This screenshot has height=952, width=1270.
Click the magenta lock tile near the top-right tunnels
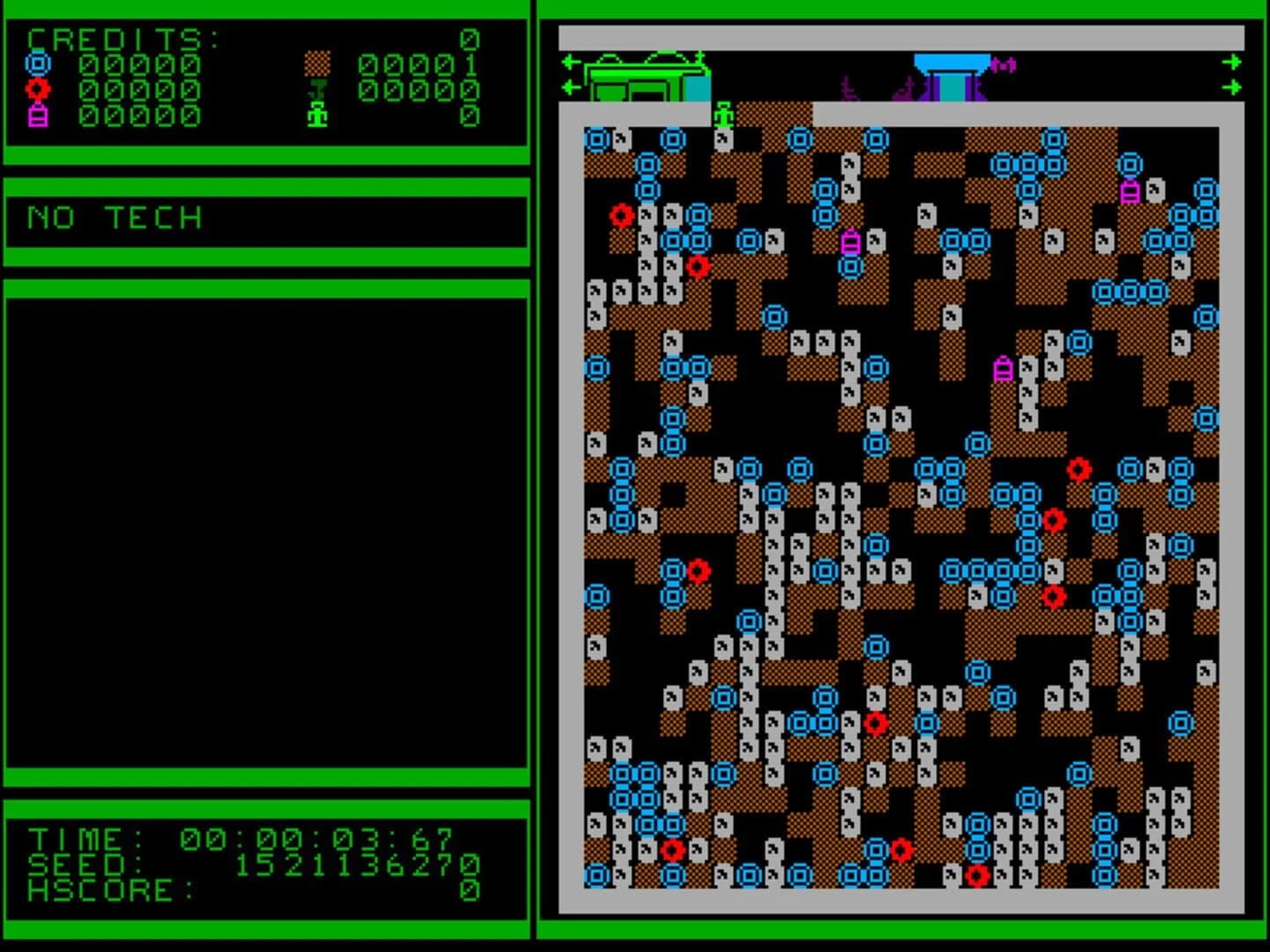tap(1132, 190)
